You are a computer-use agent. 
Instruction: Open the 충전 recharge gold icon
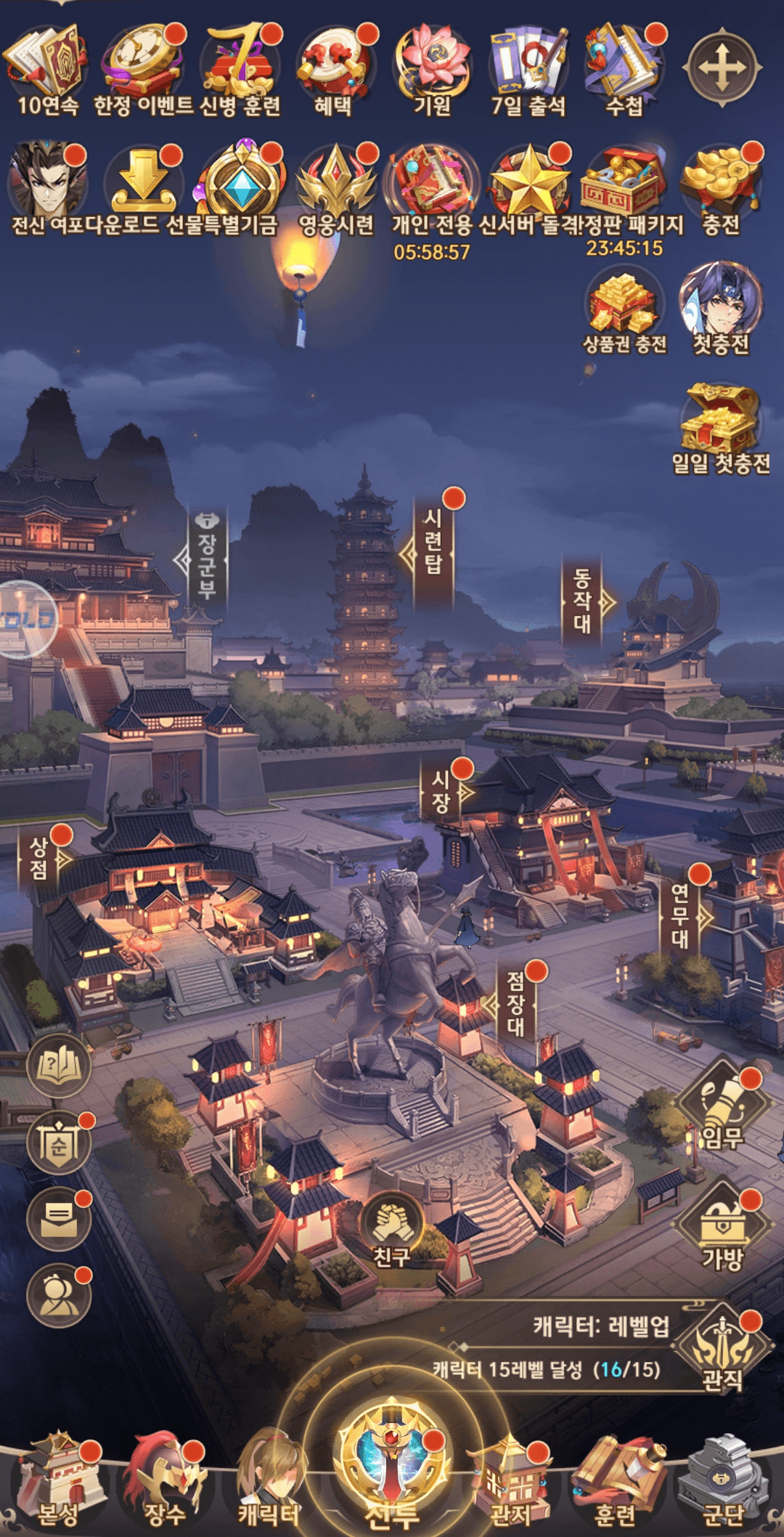tap(720, 186)
